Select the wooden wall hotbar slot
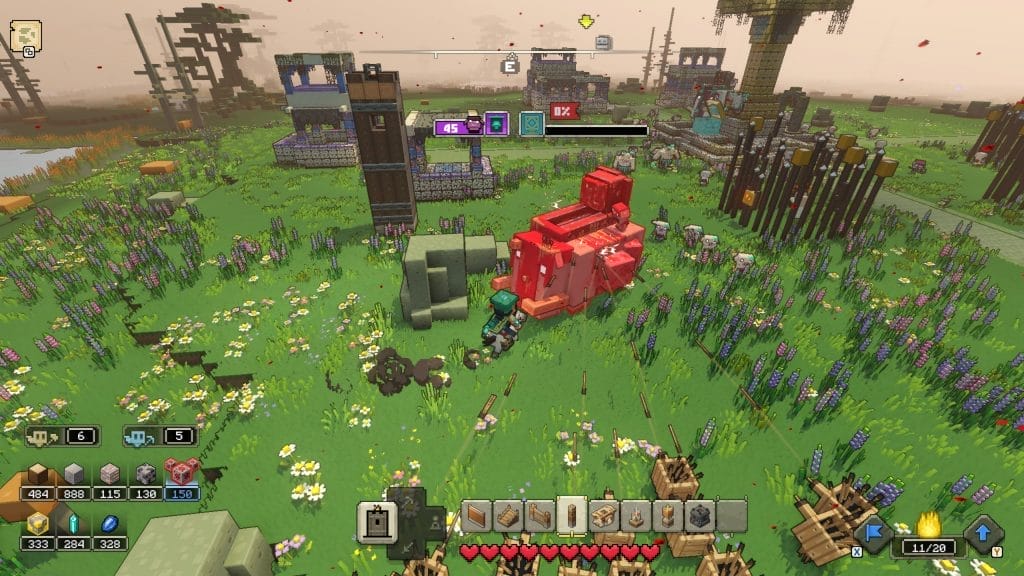The width and height of the screenshot is (1024, 576). [x=478, y=516]
